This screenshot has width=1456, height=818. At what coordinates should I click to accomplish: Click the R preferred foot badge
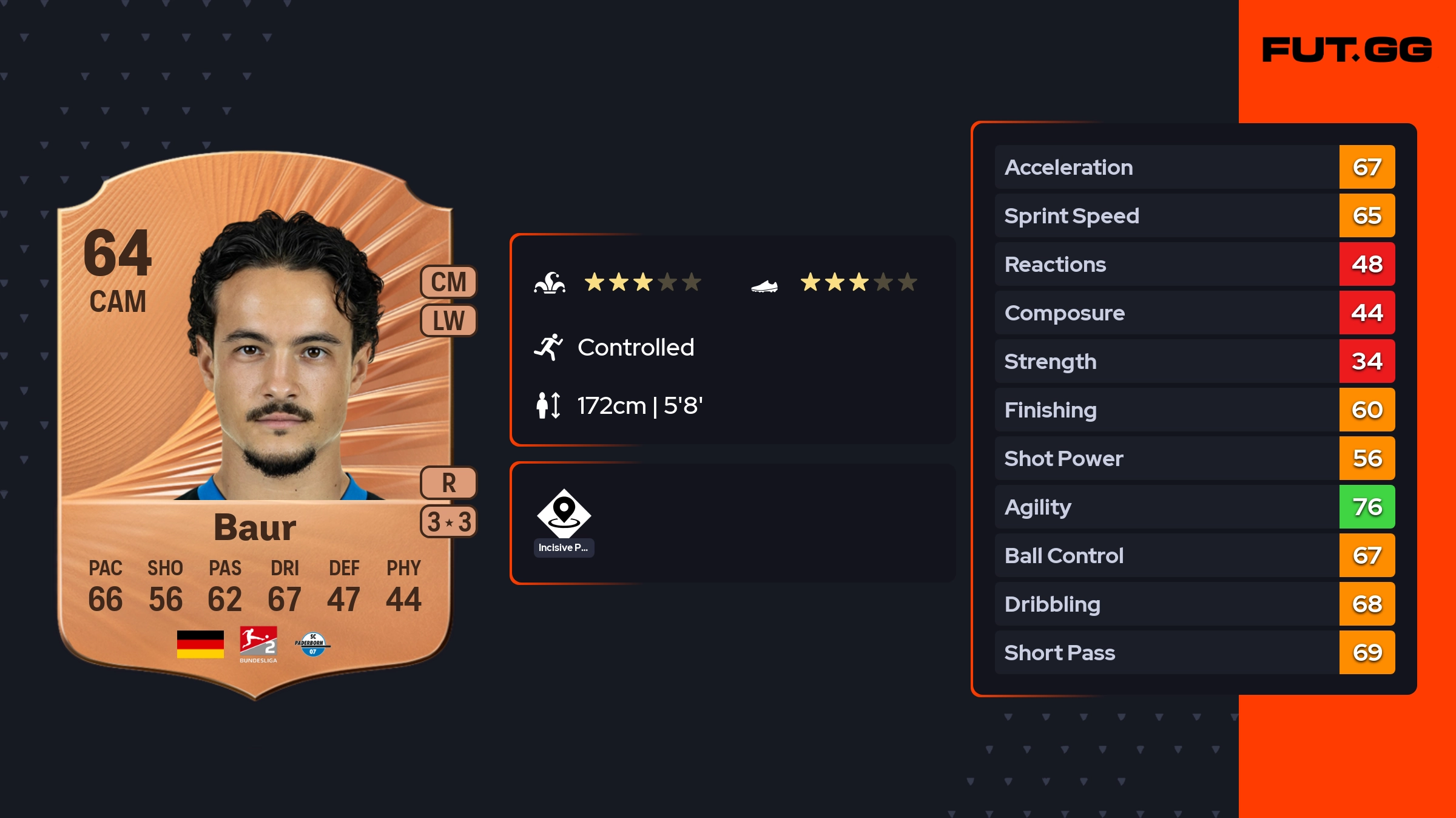448,483
